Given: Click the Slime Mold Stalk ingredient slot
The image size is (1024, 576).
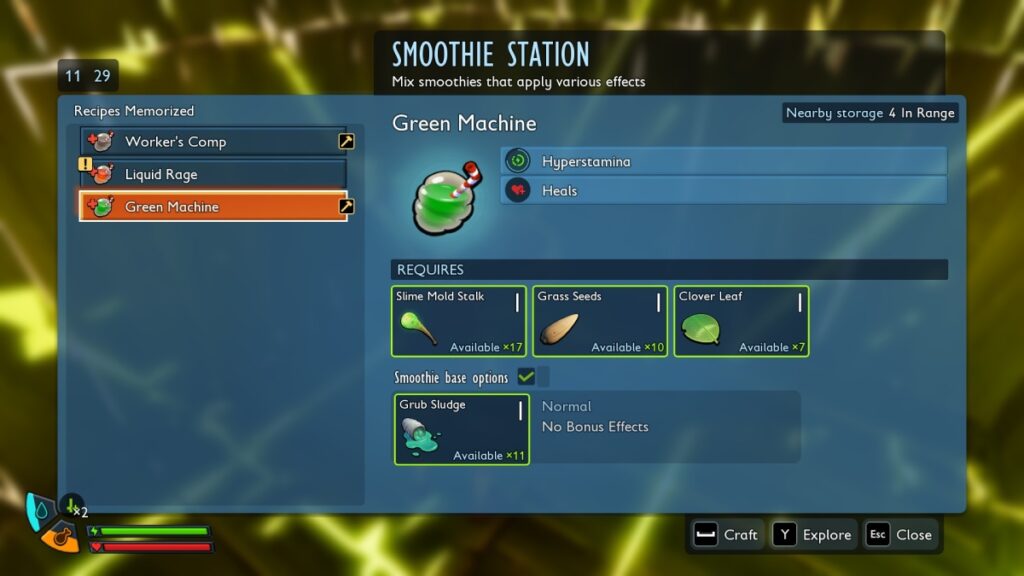Looking at the screenshot, I should [x=459, y=321].
